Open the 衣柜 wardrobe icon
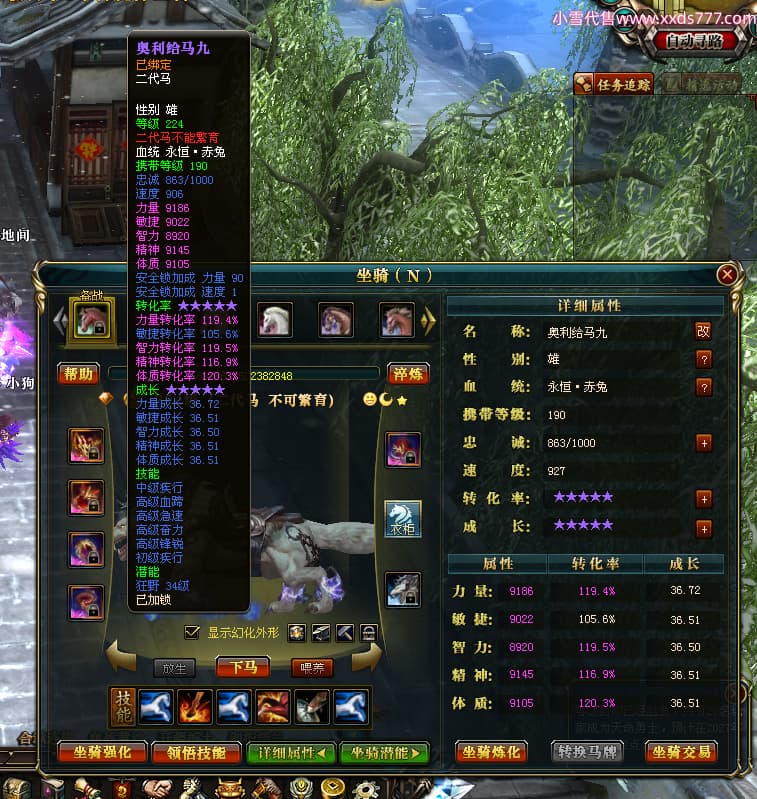Screen dimensions: 757x799 click(402, 519)
